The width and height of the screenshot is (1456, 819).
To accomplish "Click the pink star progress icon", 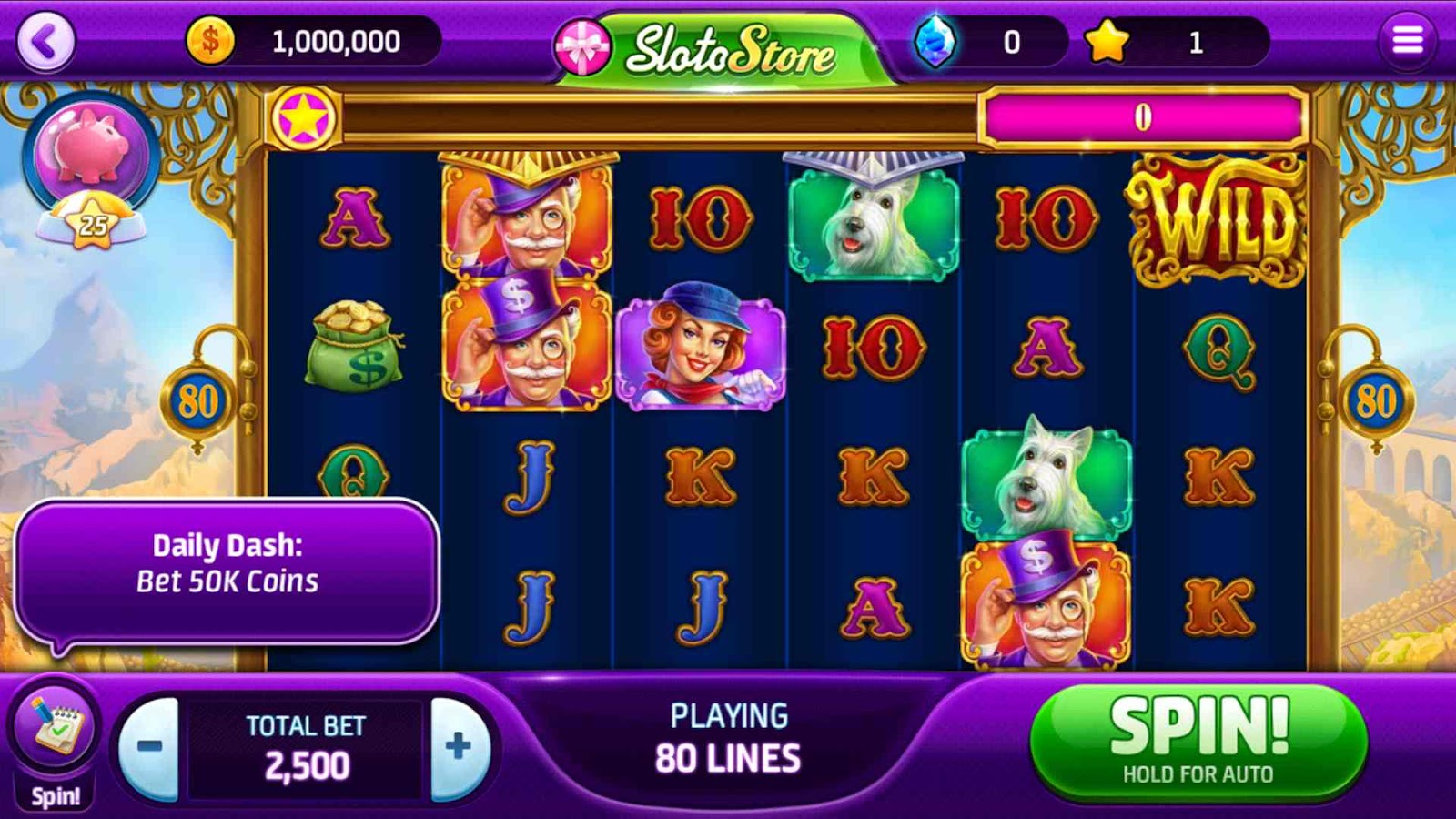I will pos(303,118).
